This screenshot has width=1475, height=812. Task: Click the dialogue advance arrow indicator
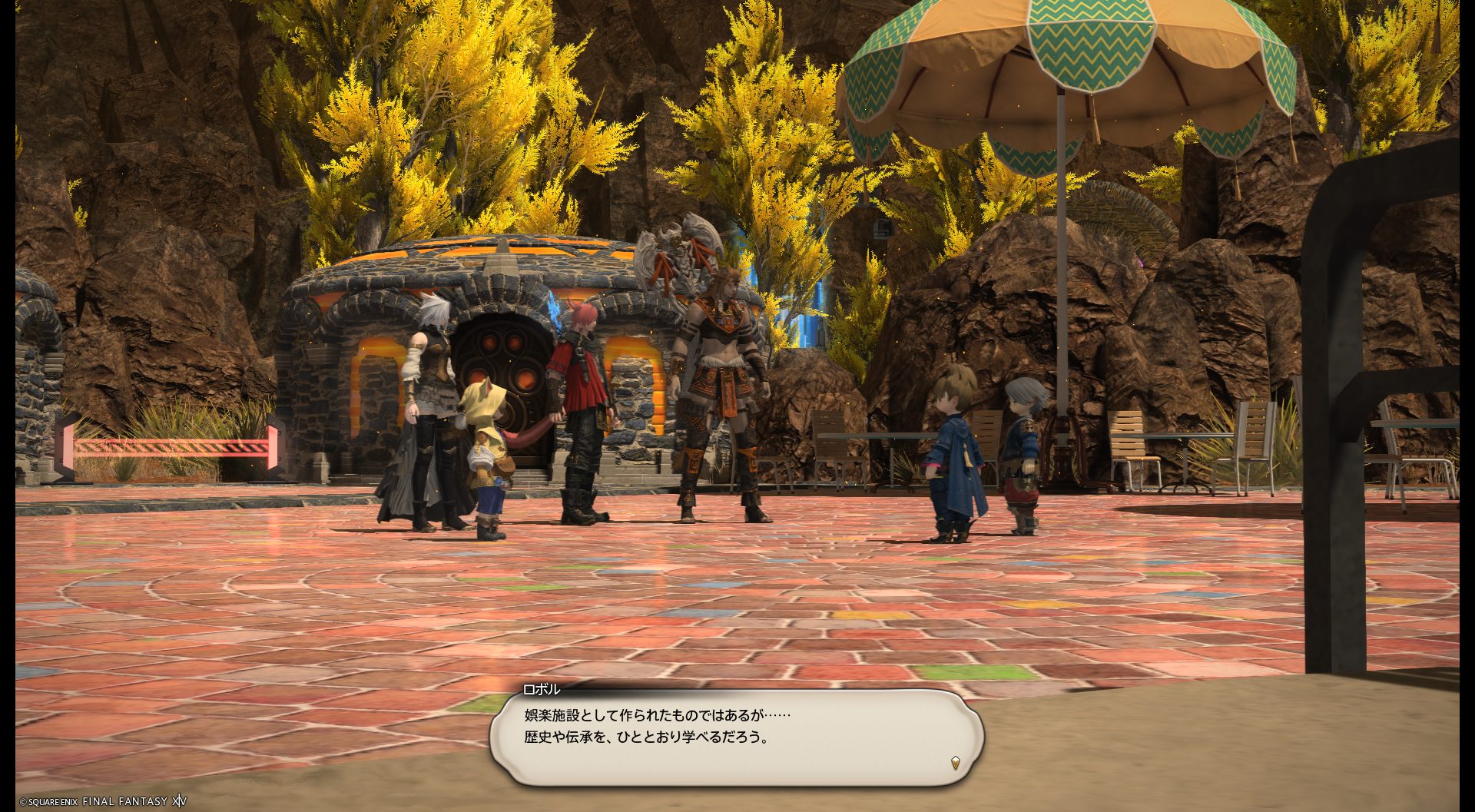click(x=955, y=763)
